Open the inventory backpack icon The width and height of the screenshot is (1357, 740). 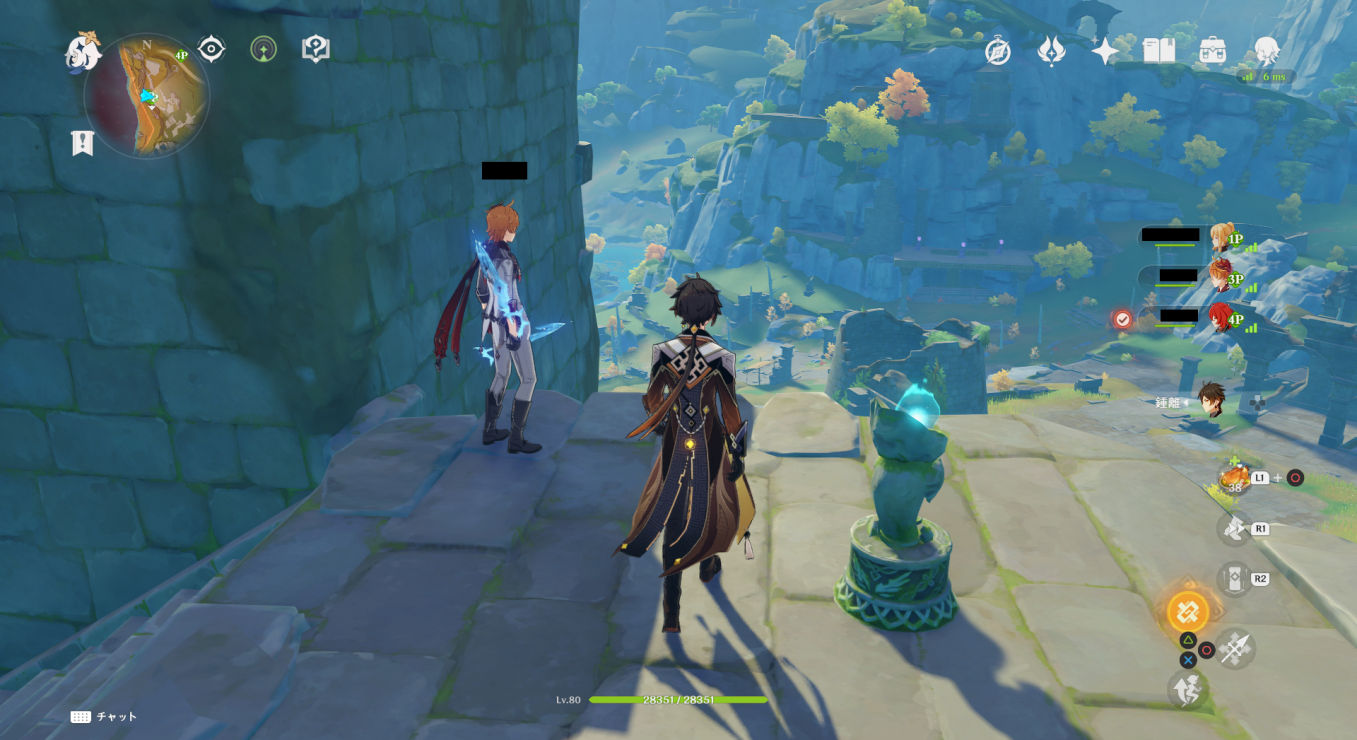(x=1213, y=51)
